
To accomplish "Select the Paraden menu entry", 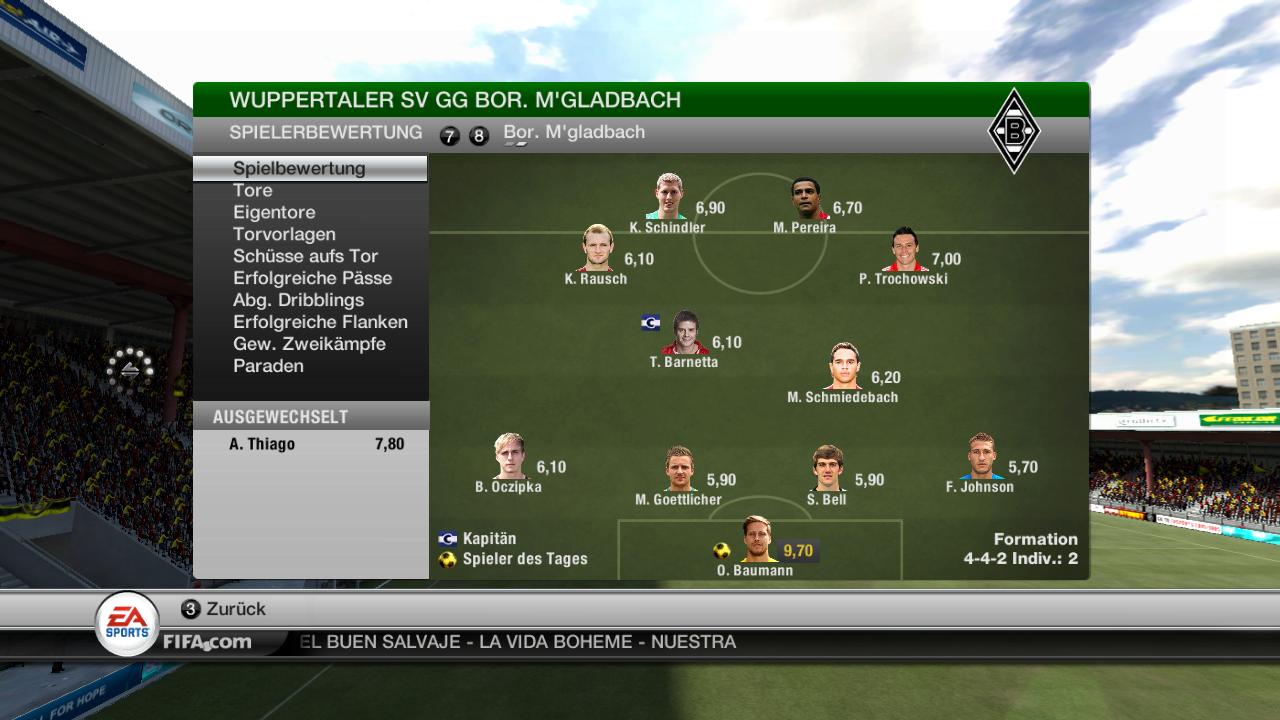I will coord(268,366).
